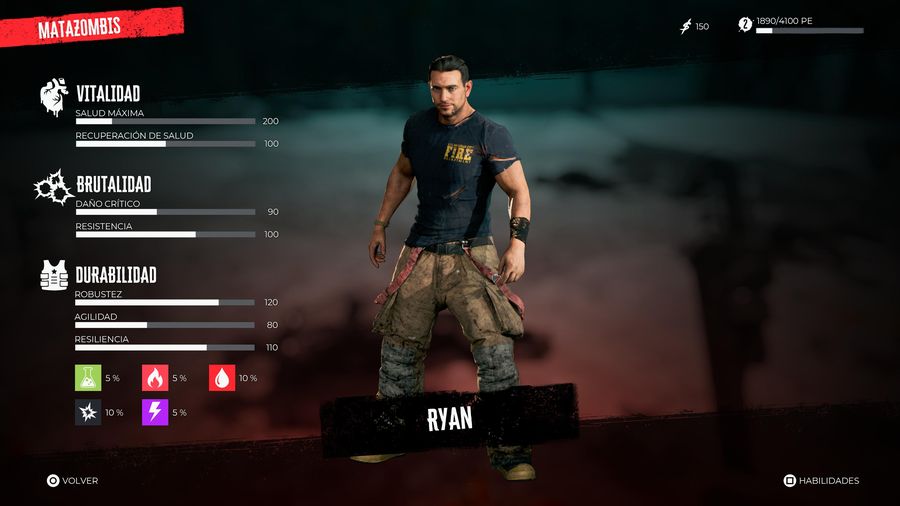Viewport: 900px width, 506px height.
Task: Select the dark explosion resistance icon
Action: [88, 412]
